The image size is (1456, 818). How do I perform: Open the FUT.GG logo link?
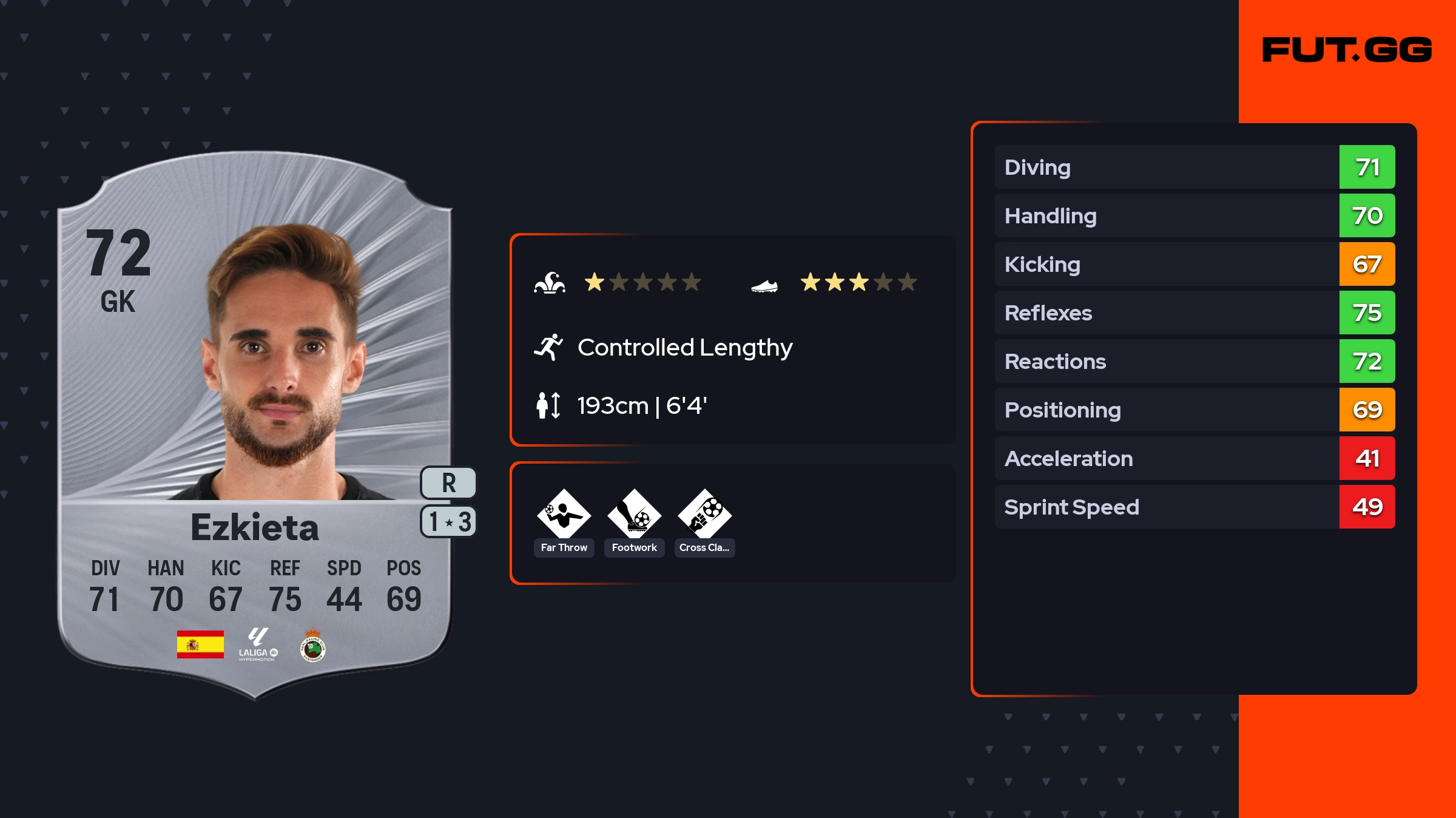click(x=1347, y=50)
